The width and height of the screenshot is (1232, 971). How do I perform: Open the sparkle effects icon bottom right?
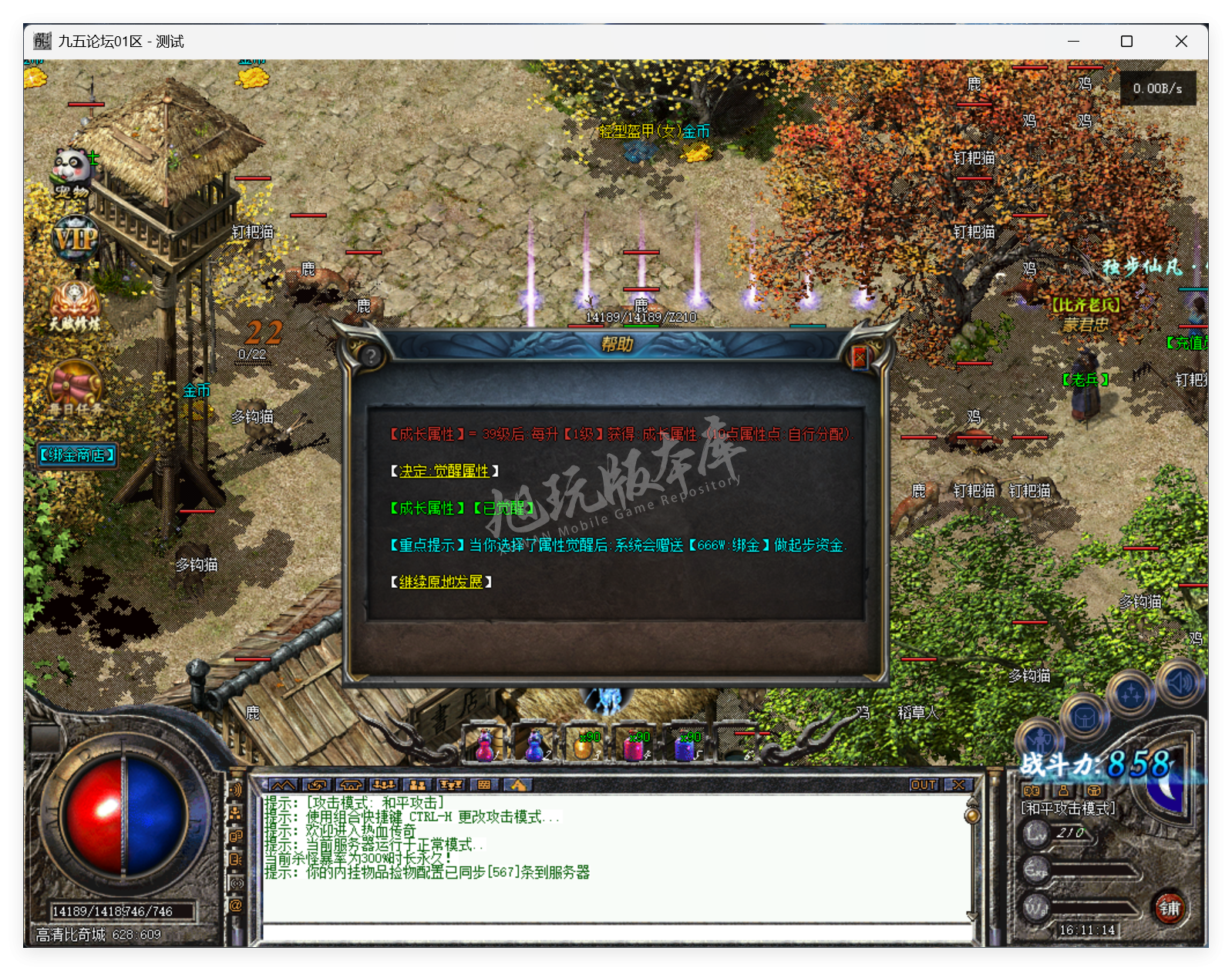tap(1130, 694)
